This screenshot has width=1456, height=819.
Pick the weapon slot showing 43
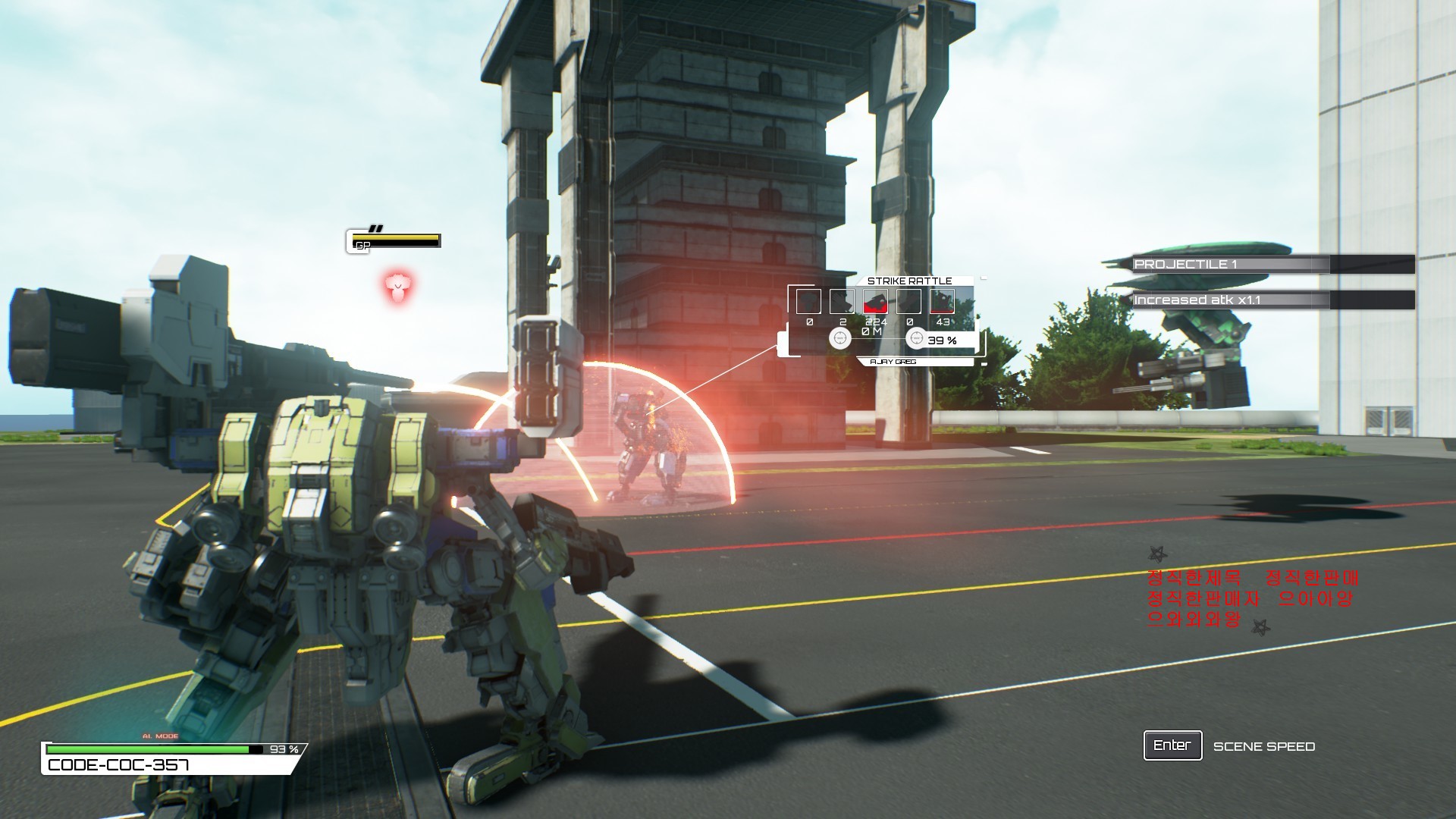tap(942, 302)
